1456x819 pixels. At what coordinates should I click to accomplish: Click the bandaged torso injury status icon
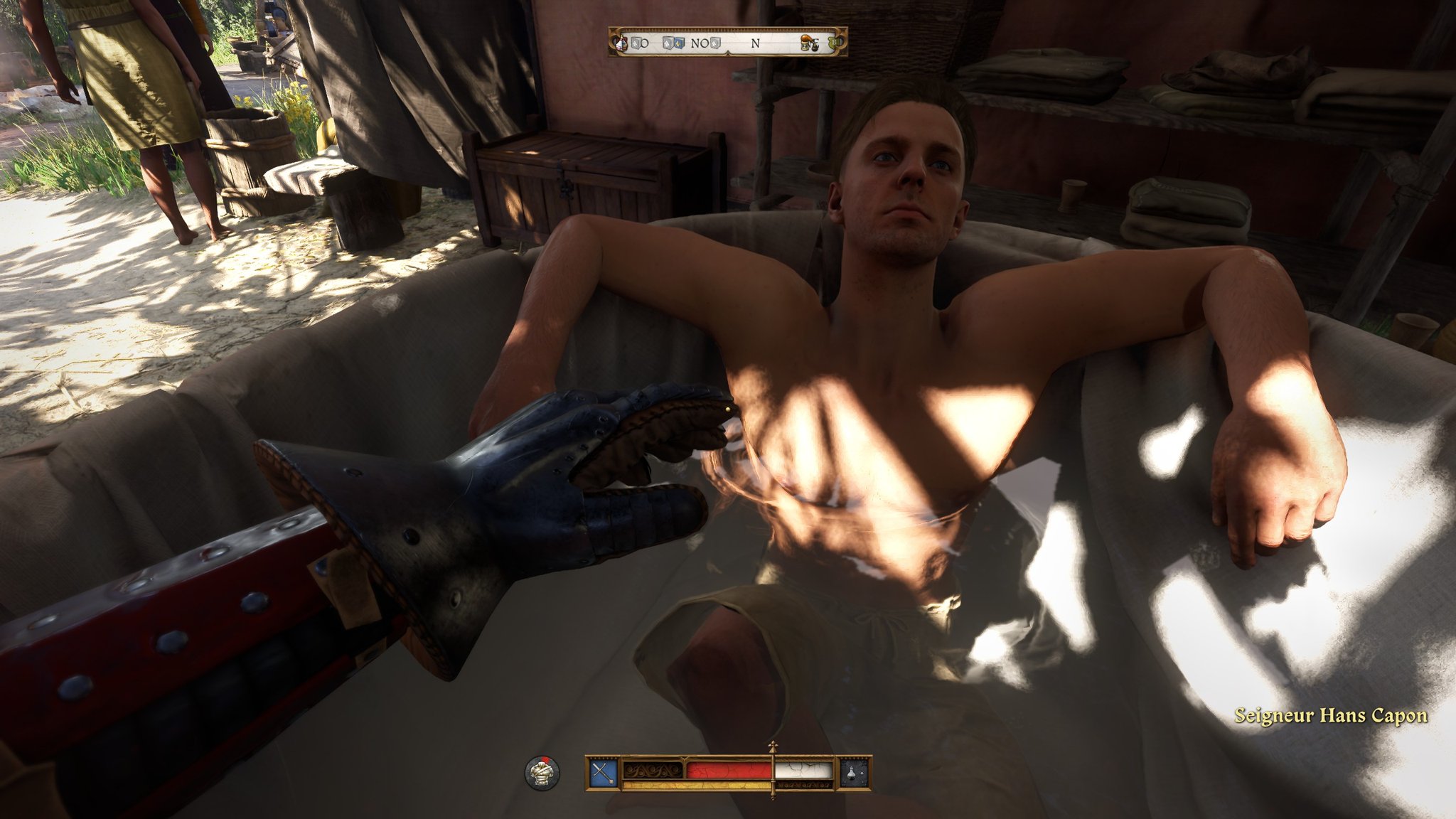(x=542, y=773)
